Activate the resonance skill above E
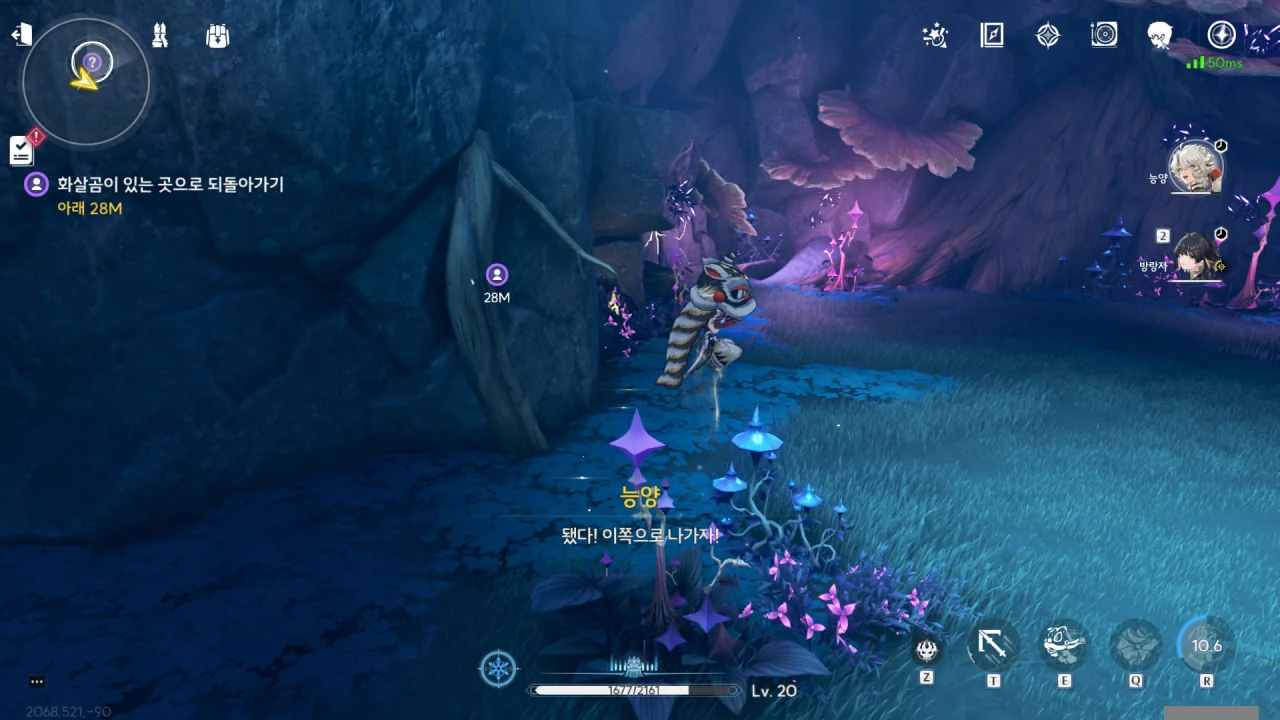The width and height of the screenshot is (1280, 720). point(1064,646)
